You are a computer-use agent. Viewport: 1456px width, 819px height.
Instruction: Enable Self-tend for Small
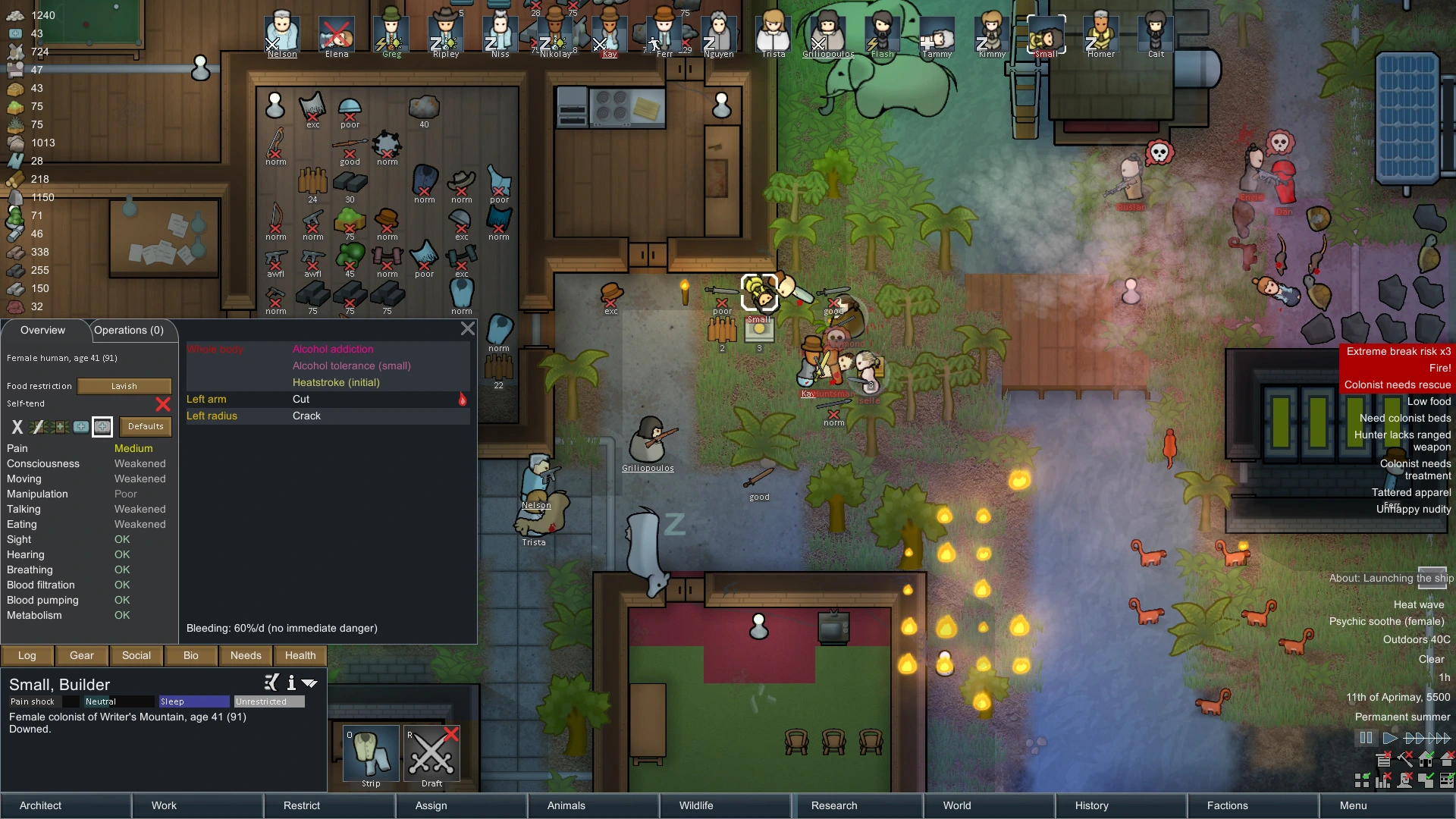click(x=163, y=404)
